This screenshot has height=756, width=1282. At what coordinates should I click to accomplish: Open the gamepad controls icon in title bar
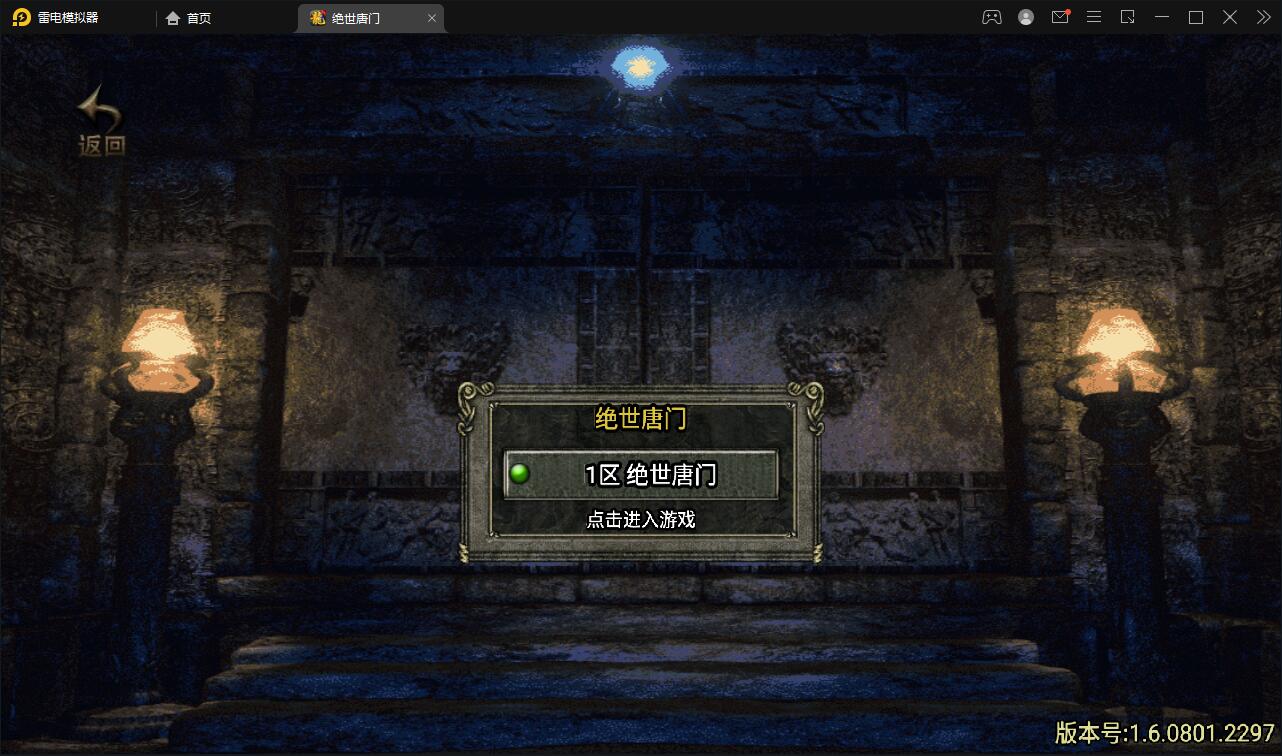[991, 17]
